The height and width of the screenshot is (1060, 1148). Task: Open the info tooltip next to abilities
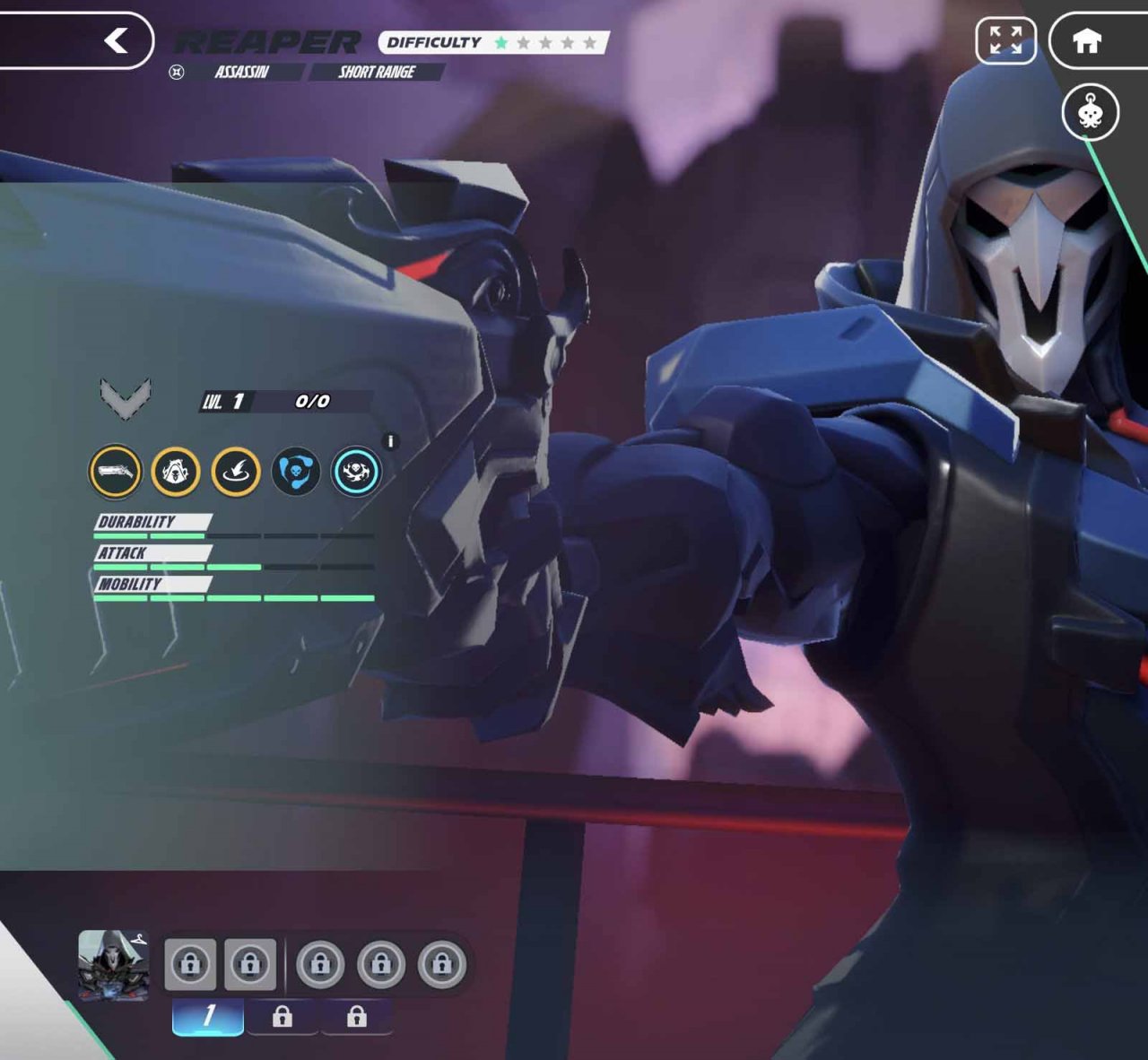pos(392,439)
